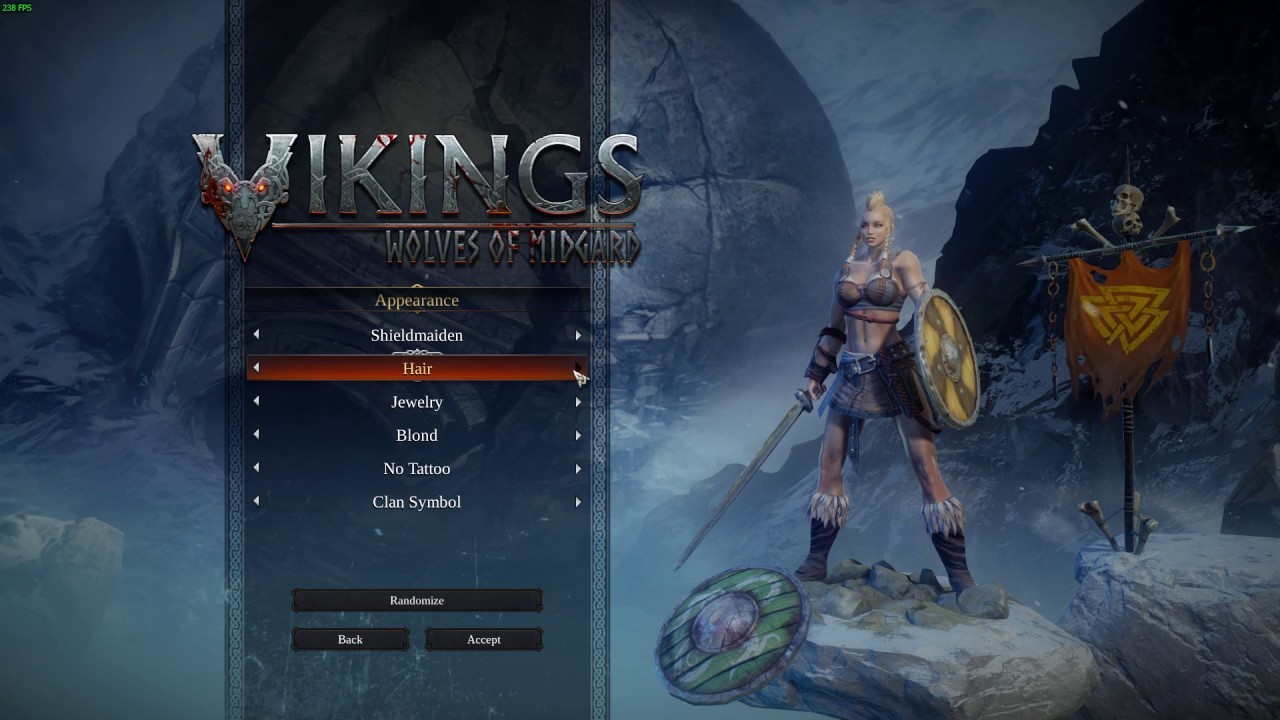Accept the character appearance
This screenshot has width=1280, height=720.
[x=484, y=639]
